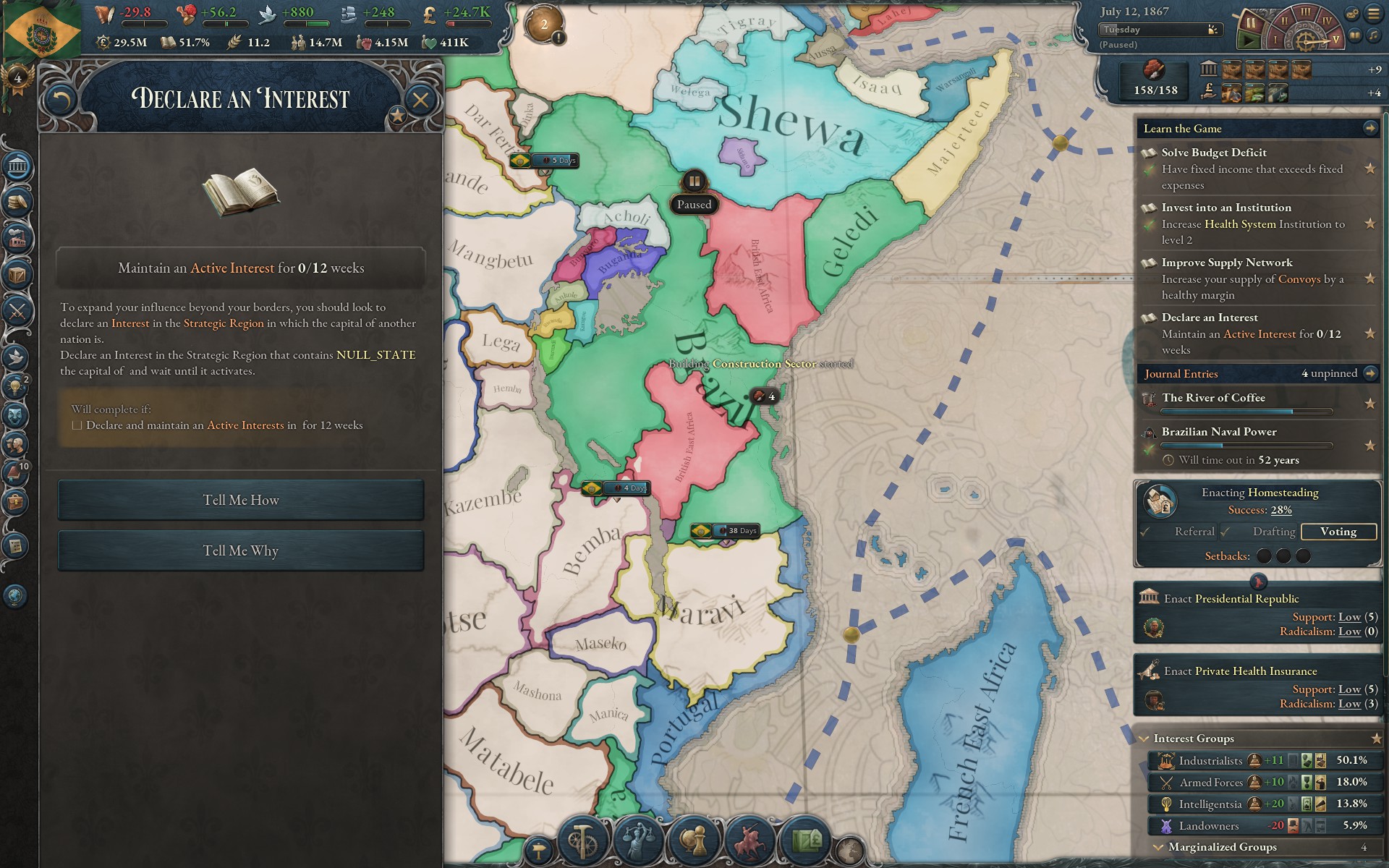The height and width of the screenshot is (868, 1389).
Task: Open the Diplomacy panel with dove icon
Action: (16, 356)
